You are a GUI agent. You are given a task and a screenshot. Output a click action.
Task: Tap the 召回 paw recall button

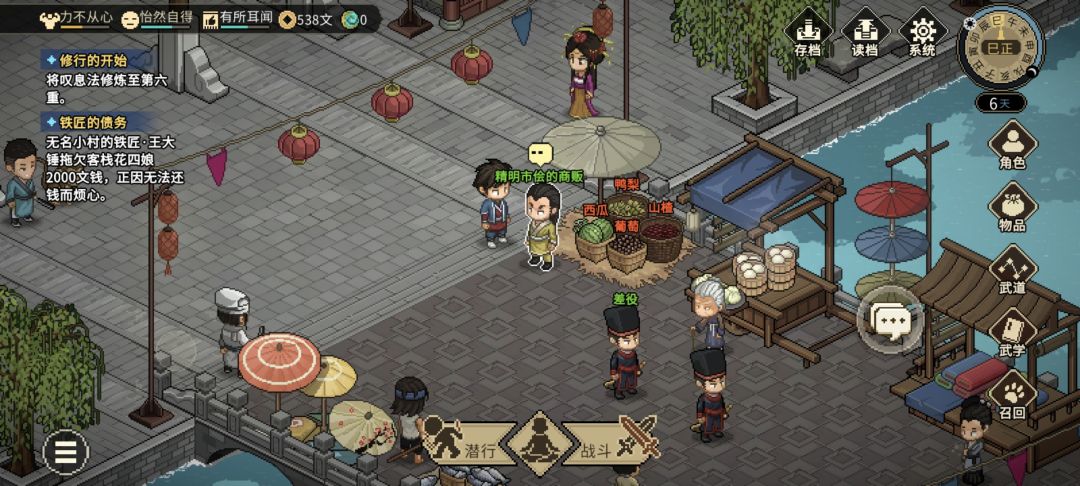[1012, 396]
